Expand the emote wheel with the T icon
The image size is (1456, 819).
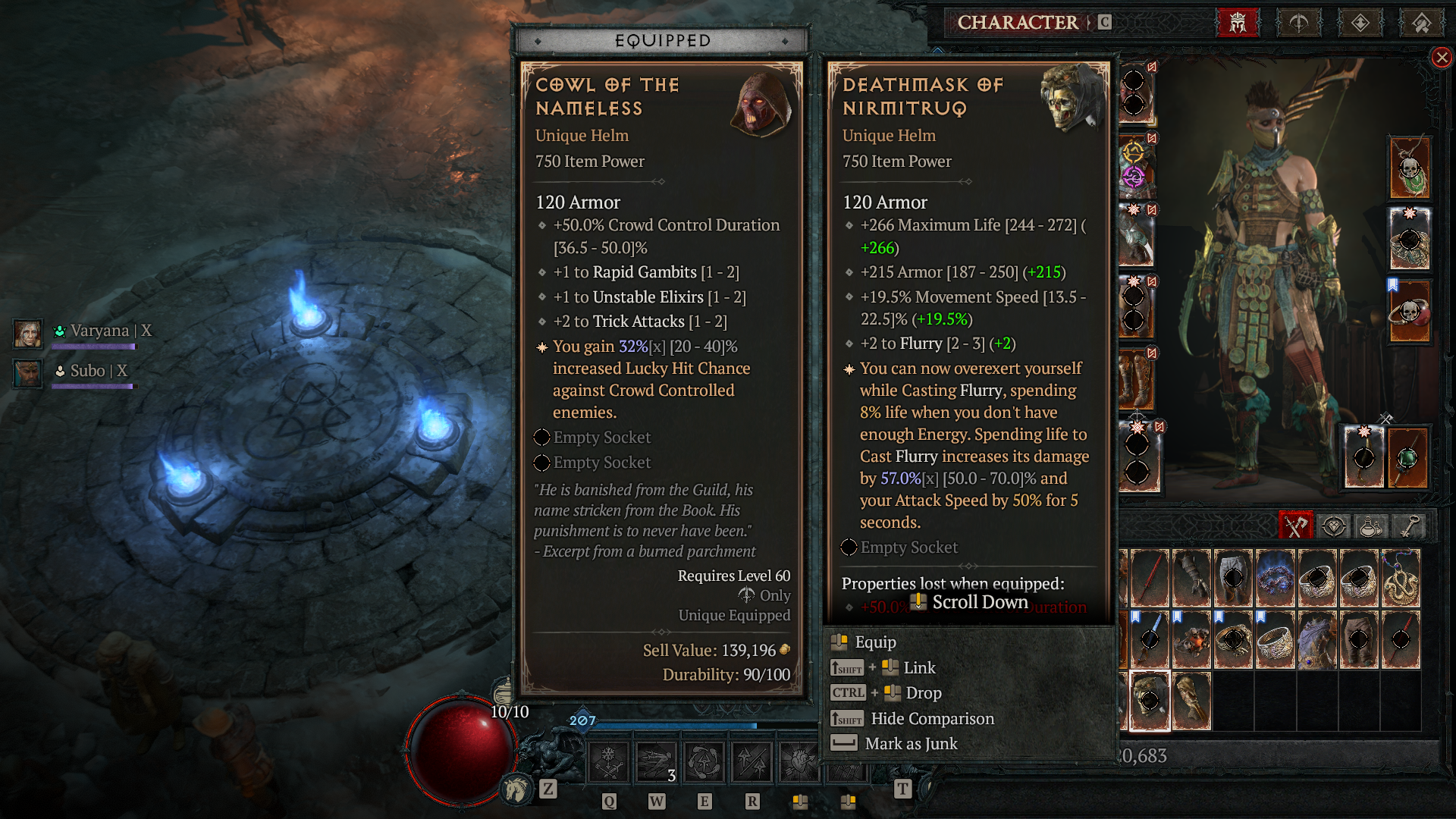click(902, 790)
